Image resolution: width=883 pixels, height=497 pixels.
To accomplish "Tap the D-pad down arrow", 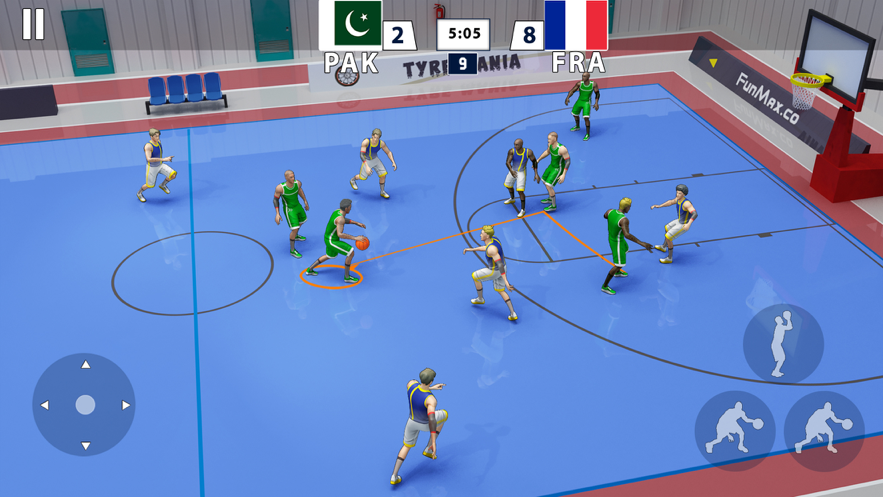I will point(85,445).
